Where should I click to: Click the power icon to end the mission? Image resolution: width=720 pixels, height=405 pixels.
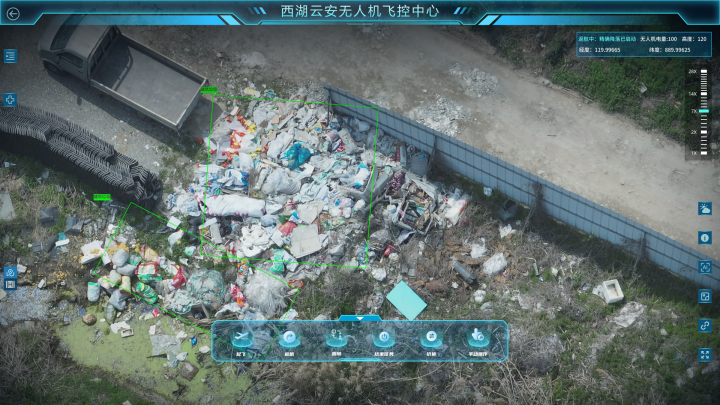click(x=383, y=338)
